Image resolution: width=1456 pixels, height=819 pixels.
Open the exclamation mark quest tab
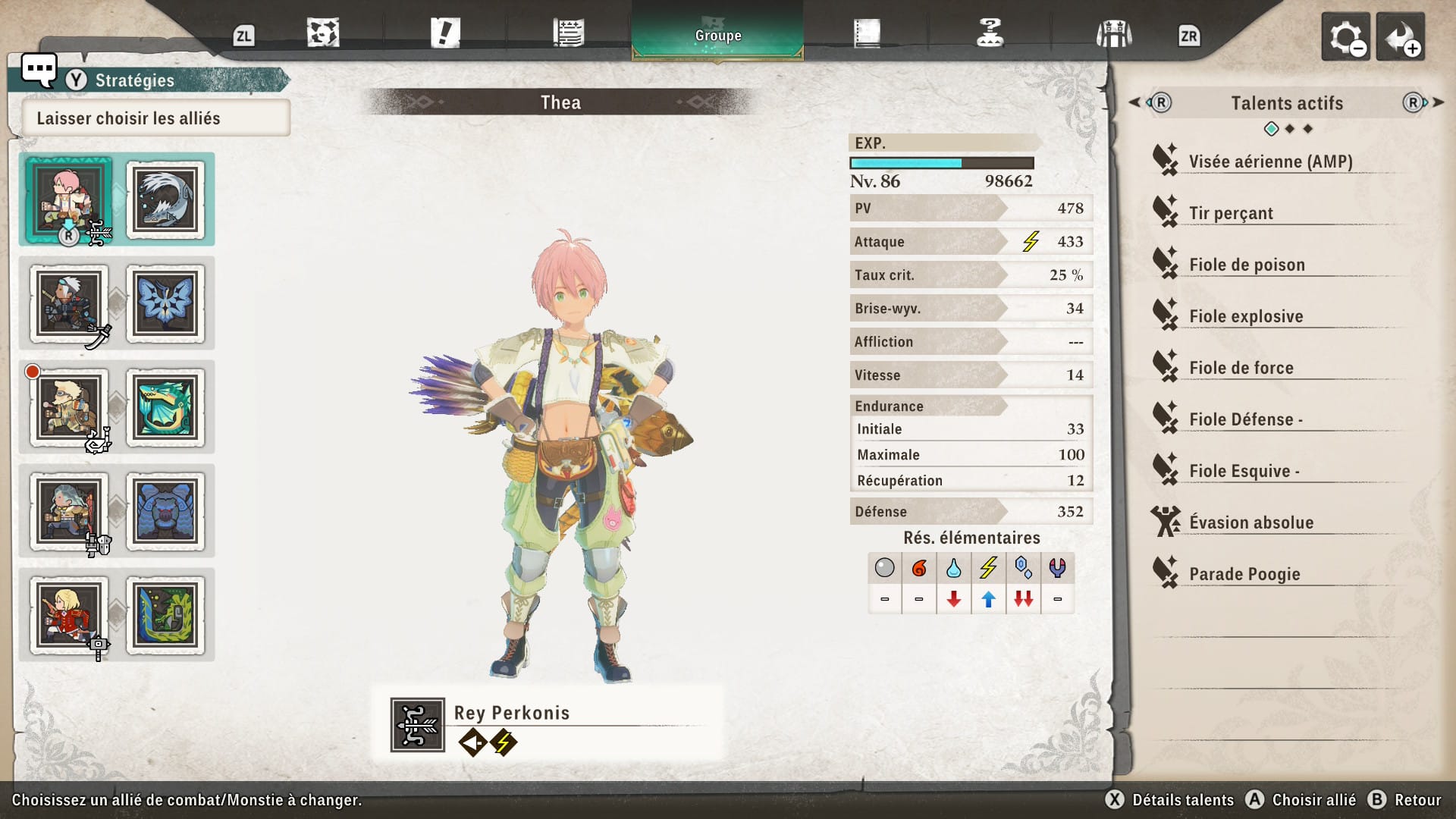[x=445, y=34]
